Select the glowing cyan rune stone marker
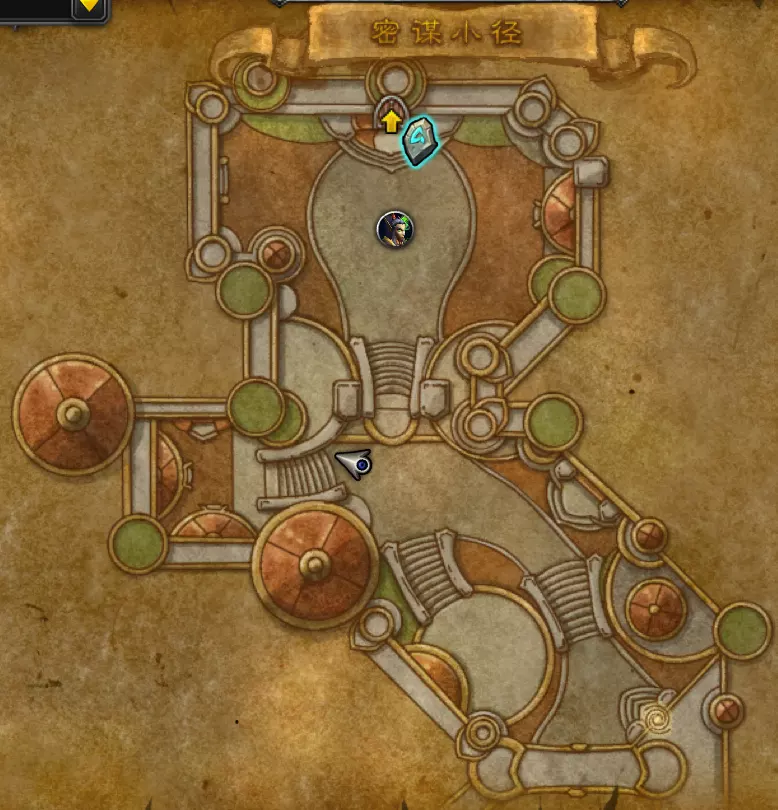This screenshot has width=778, height=810. (420, 141)
